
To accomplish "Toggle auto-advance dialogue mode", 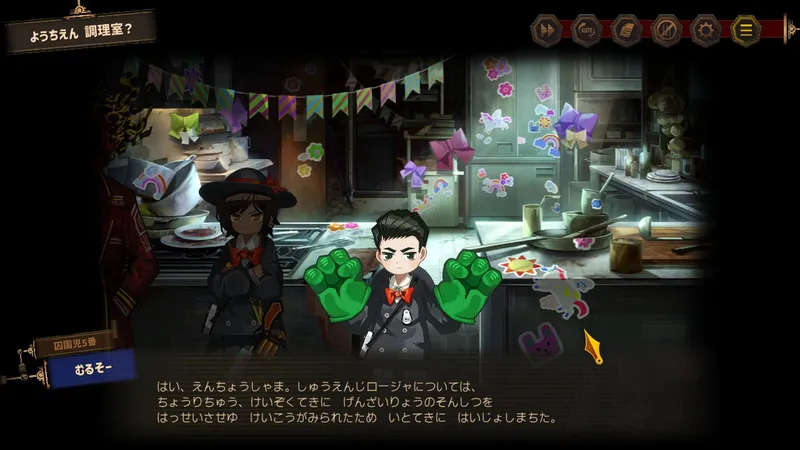I will 586,30.
